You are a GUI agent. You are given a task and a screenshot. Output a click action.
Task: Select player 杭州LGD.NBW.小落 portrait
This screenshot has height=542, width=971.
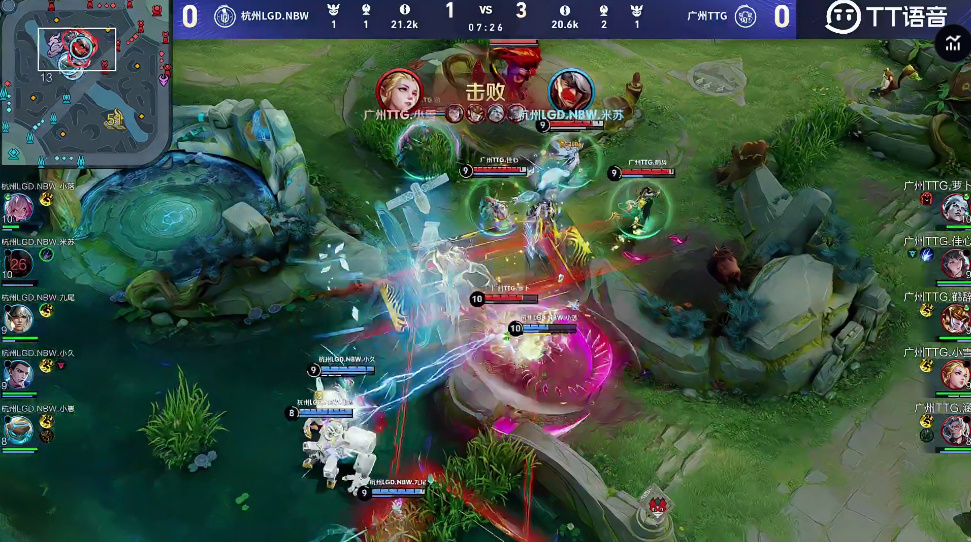tap(20, 207)
